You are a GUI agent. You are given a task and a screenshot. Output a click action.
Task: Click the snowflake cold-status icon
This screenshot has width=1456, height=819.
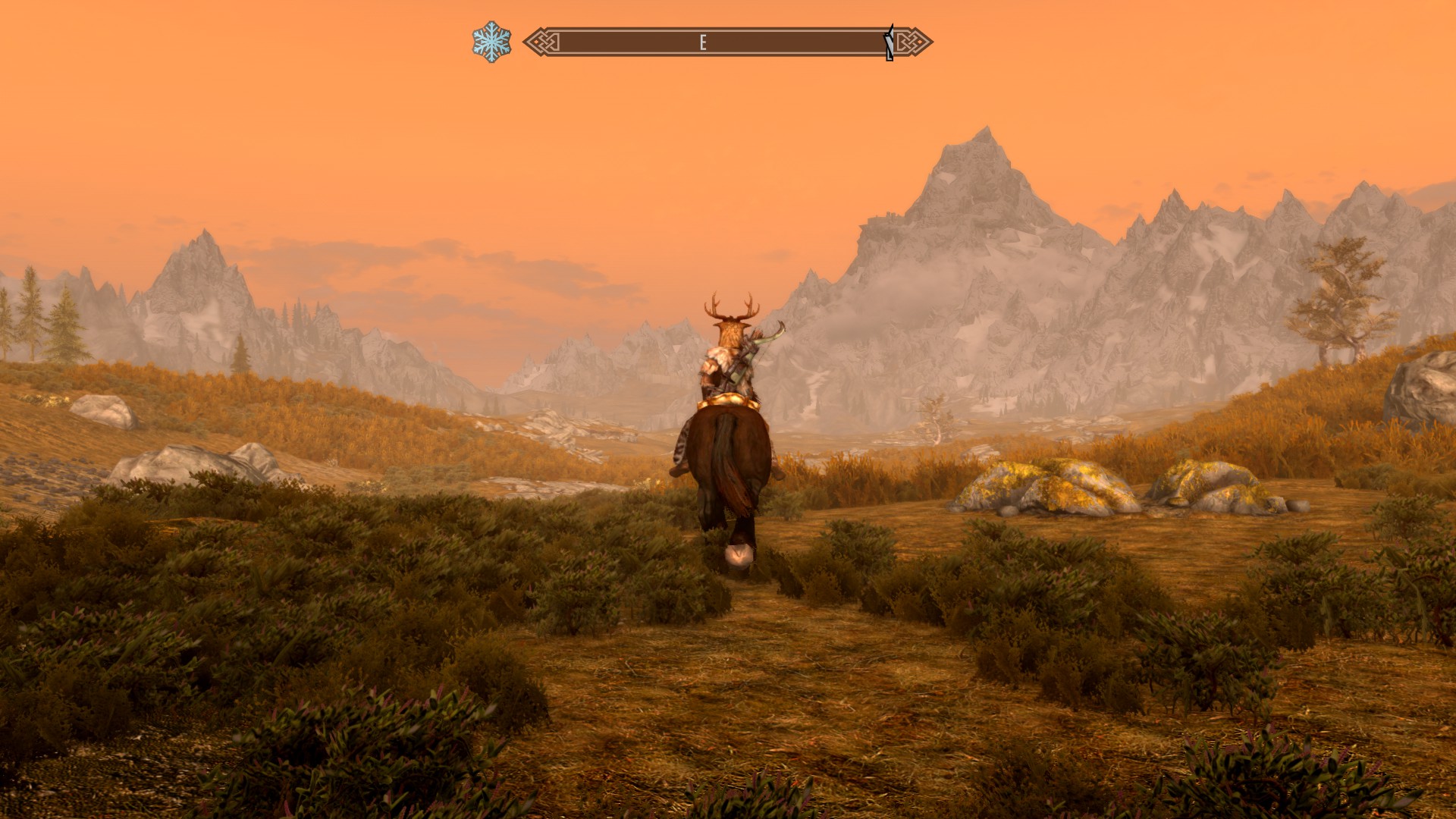coord(491,42)
